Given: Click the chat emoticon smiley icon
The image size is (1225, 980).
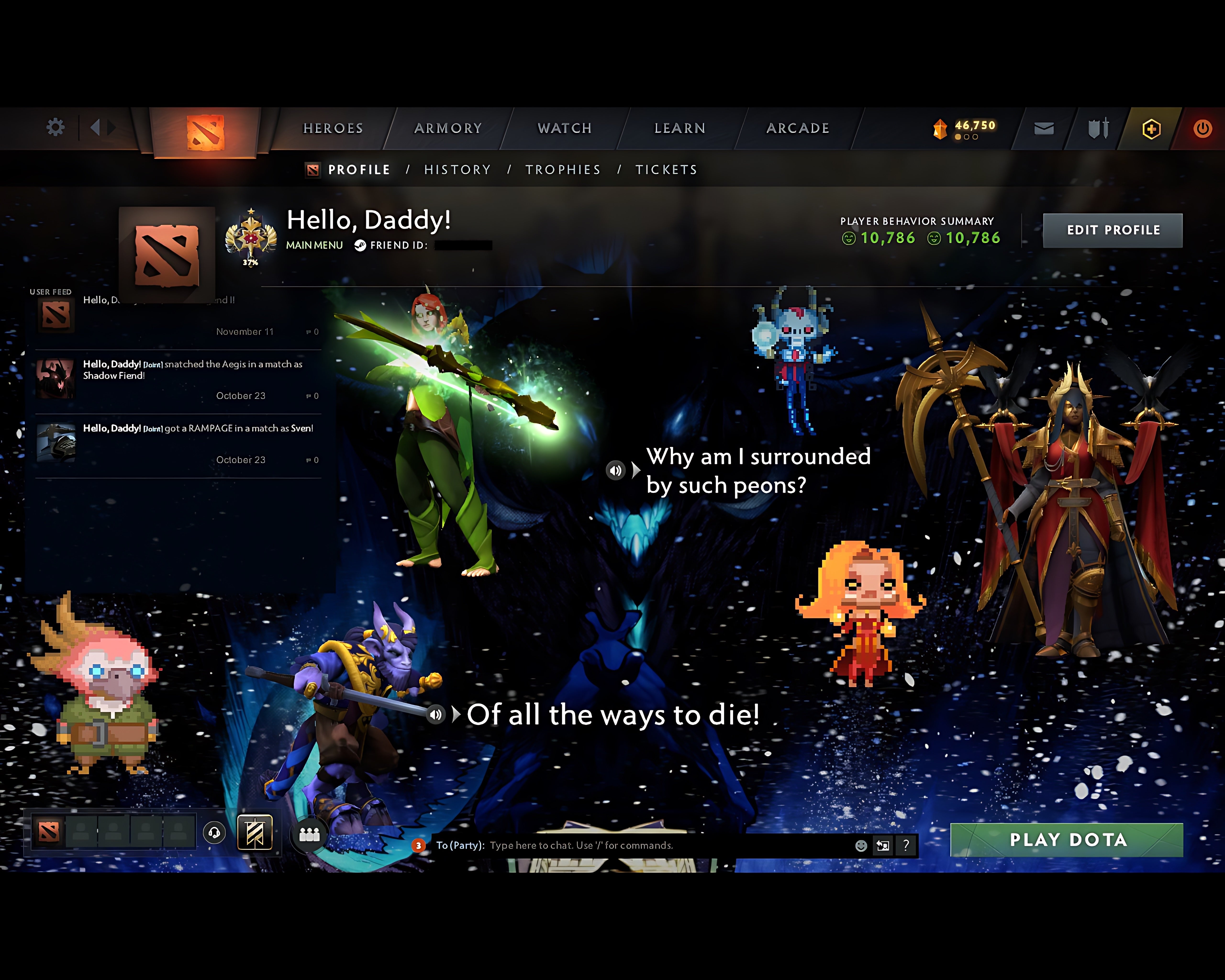Looking at the screenshot, I should [x=861, y=846].
